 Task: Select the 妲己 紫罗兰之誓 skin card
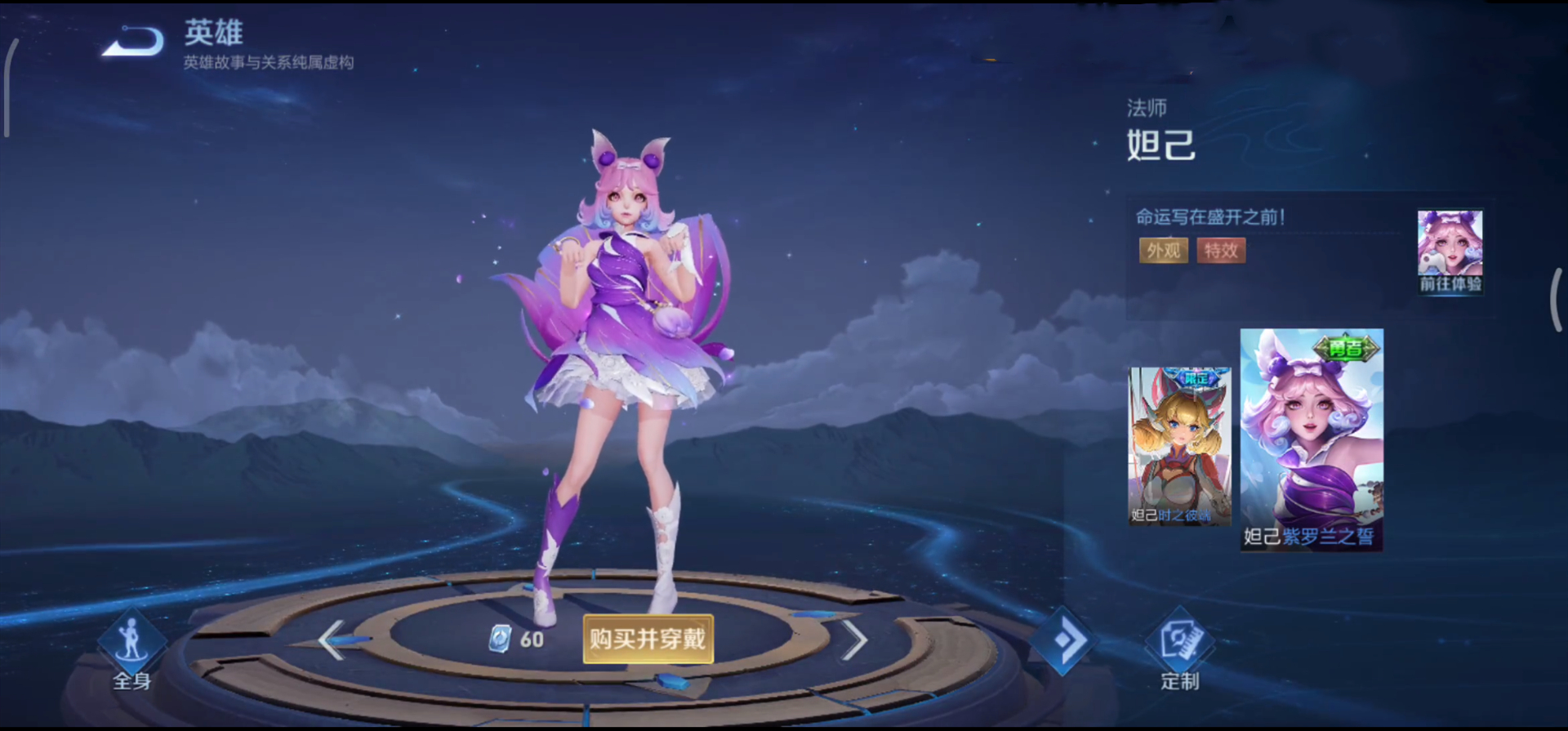point(1311,439)
